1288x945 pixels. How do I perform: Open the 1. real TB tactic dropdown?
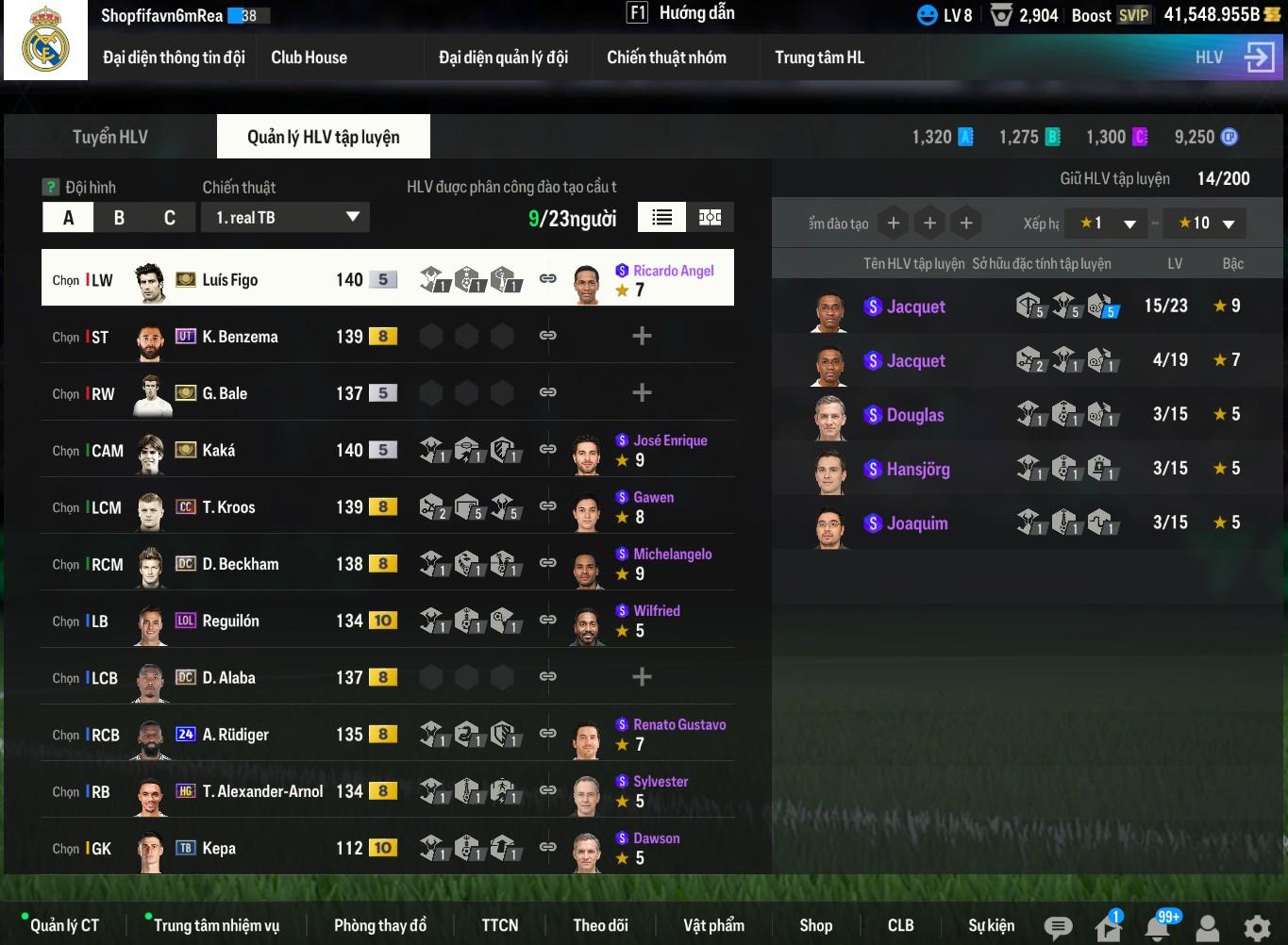[x=285, y=218]
